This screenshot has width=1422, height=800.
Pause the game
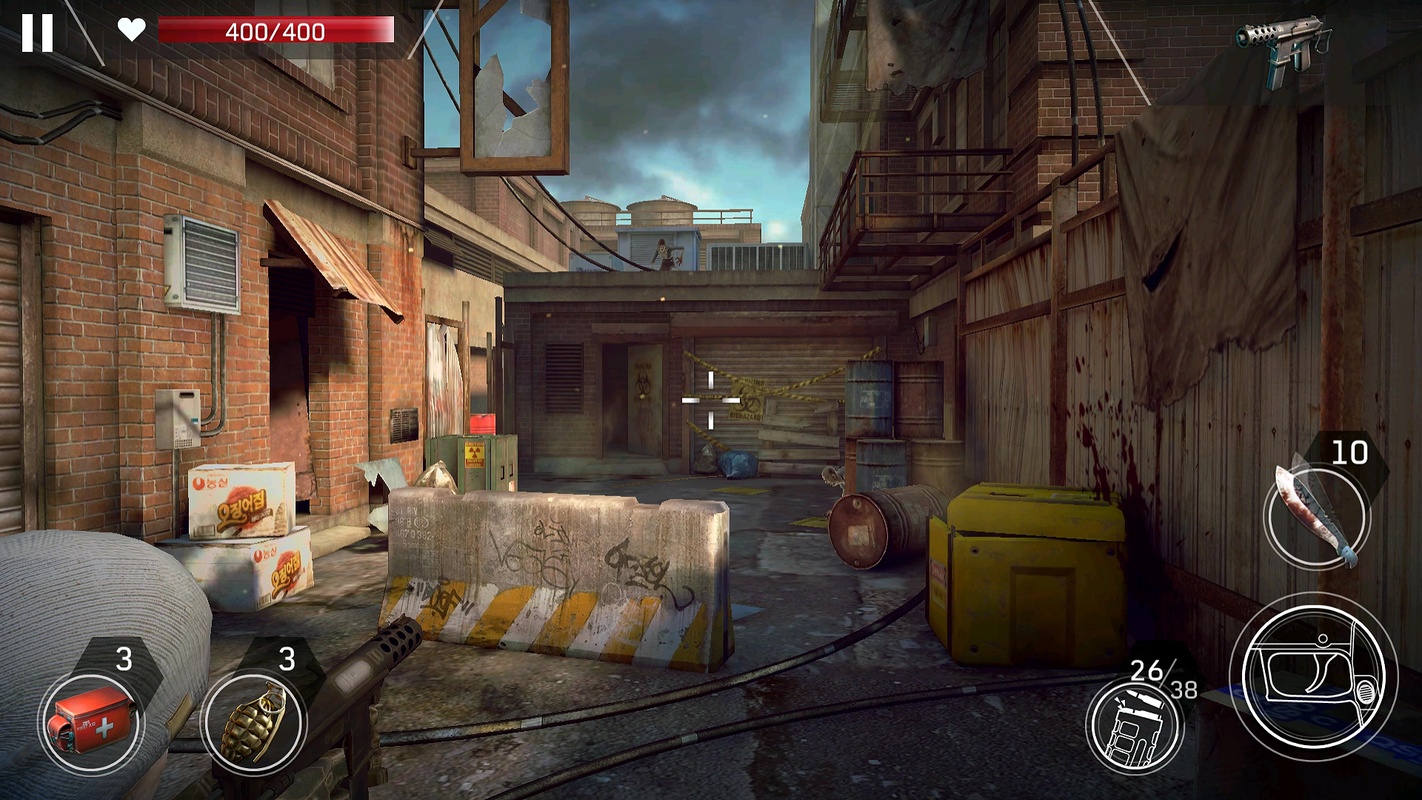(x=37, y=32)
